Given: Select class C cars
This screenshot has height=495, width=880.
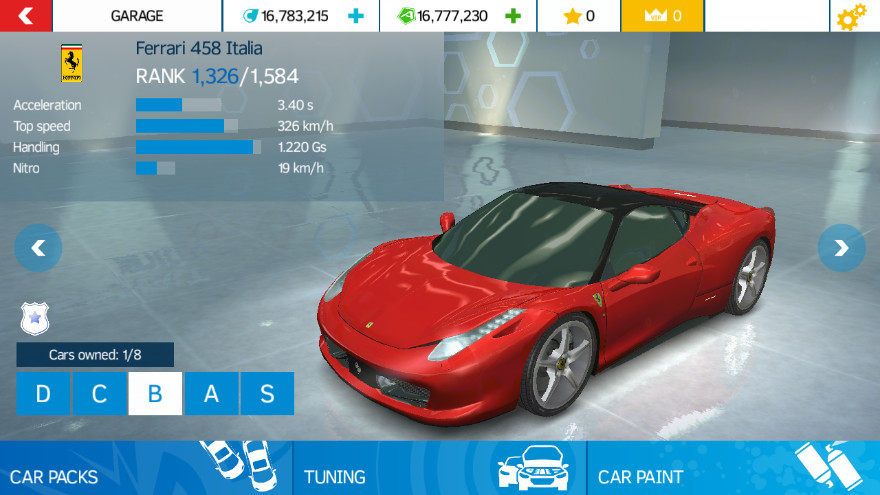Looking at the screenshot, I should tap(99, 393).
